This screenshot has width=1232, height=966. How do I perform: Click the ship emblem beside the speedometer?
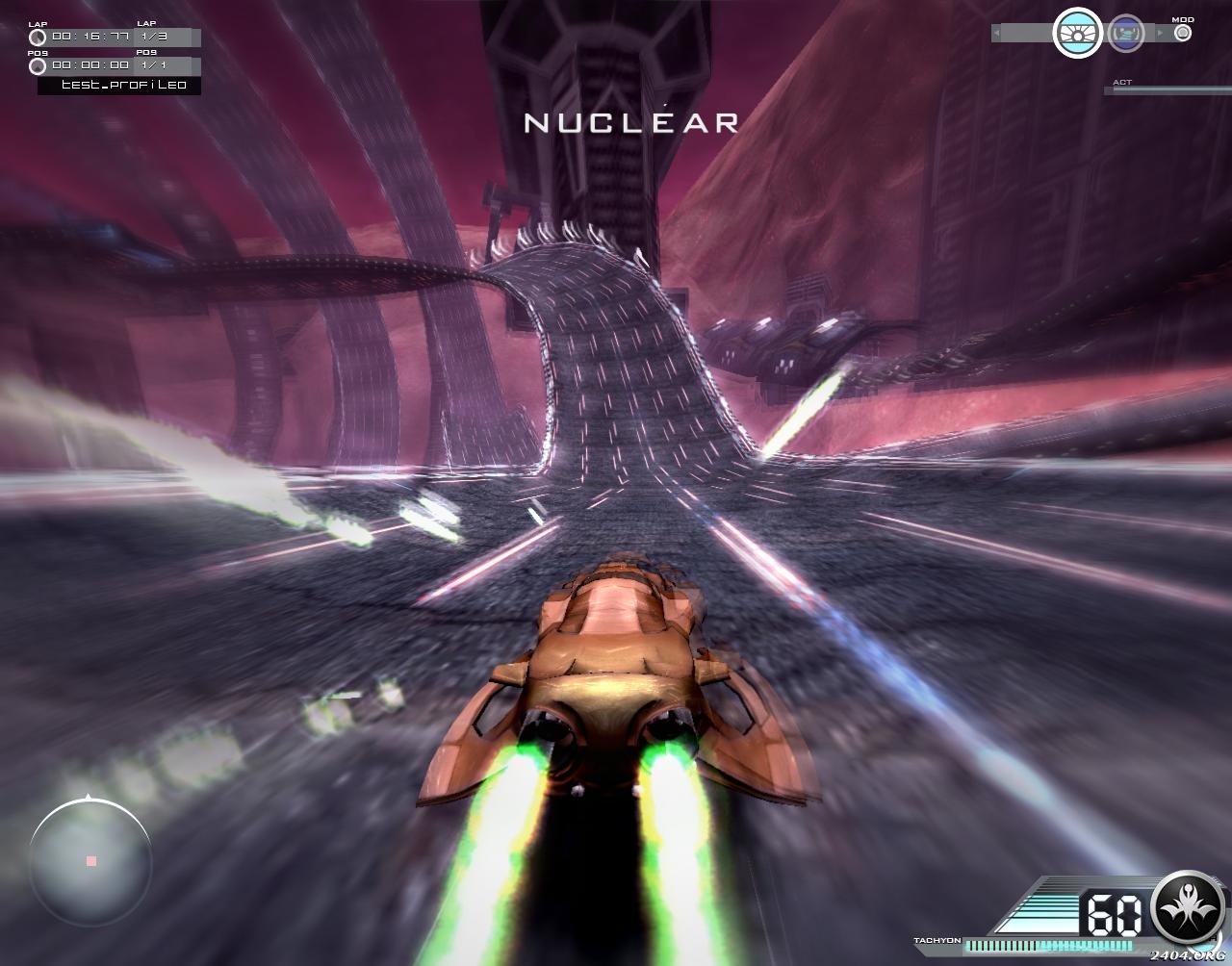pos(1189,907)
